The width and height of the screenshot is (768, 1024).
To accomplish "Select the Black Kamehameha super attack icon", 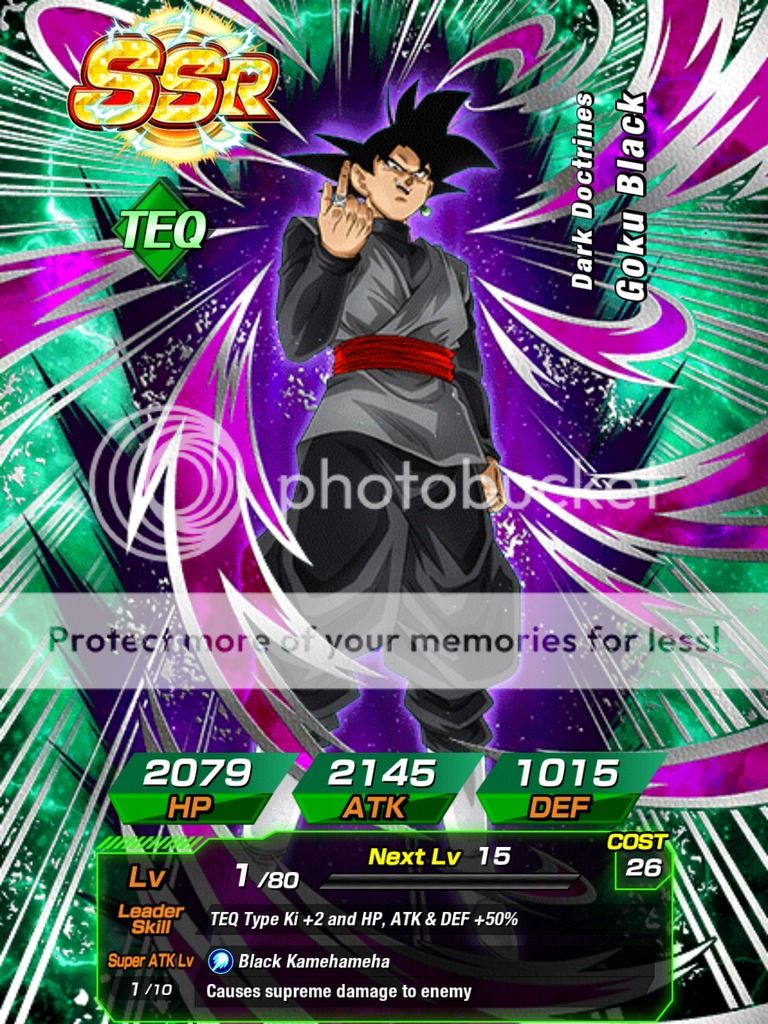I will click(220, 962).
